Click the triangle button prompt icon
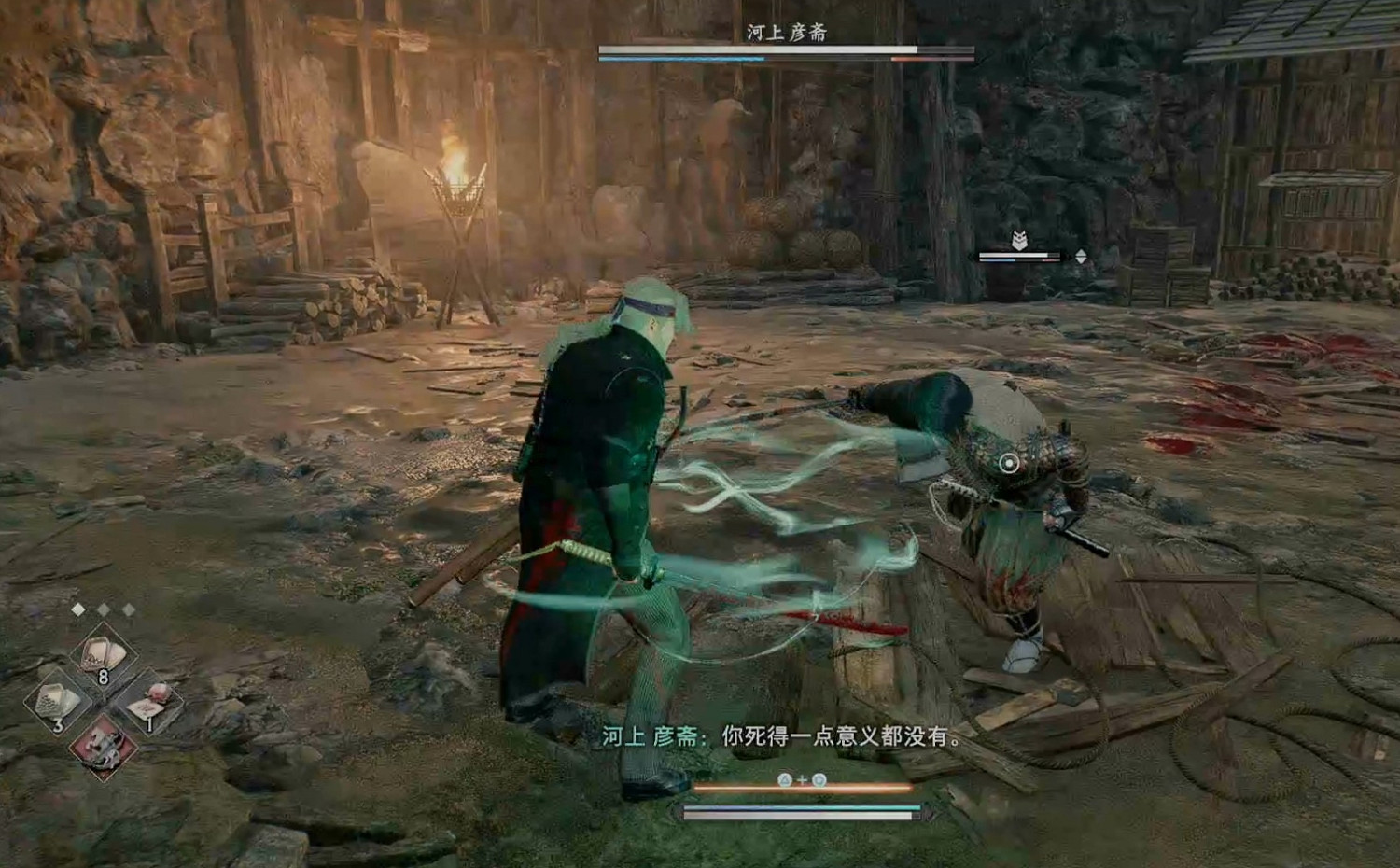 pyautogui.click(x=784, y=779)
